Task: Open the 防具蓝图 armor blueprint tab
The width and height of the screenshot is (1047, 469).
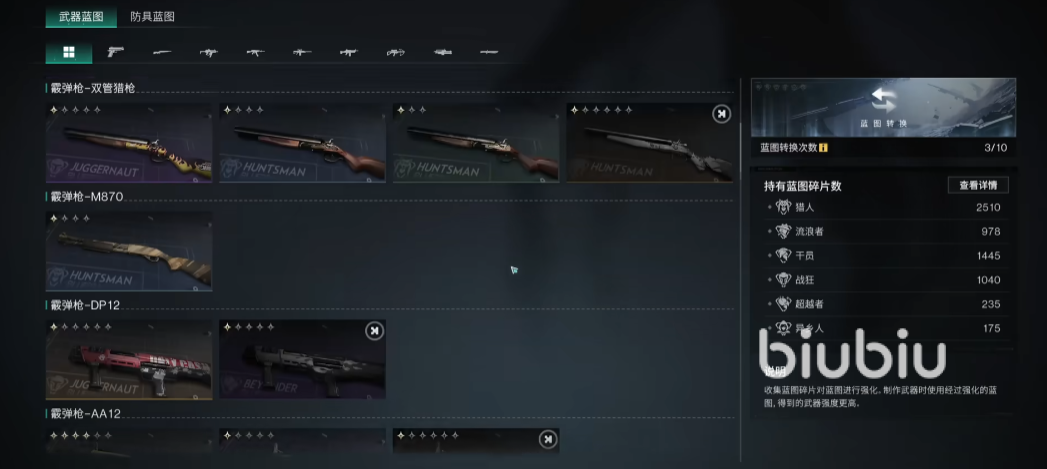Action: [153, 17]
